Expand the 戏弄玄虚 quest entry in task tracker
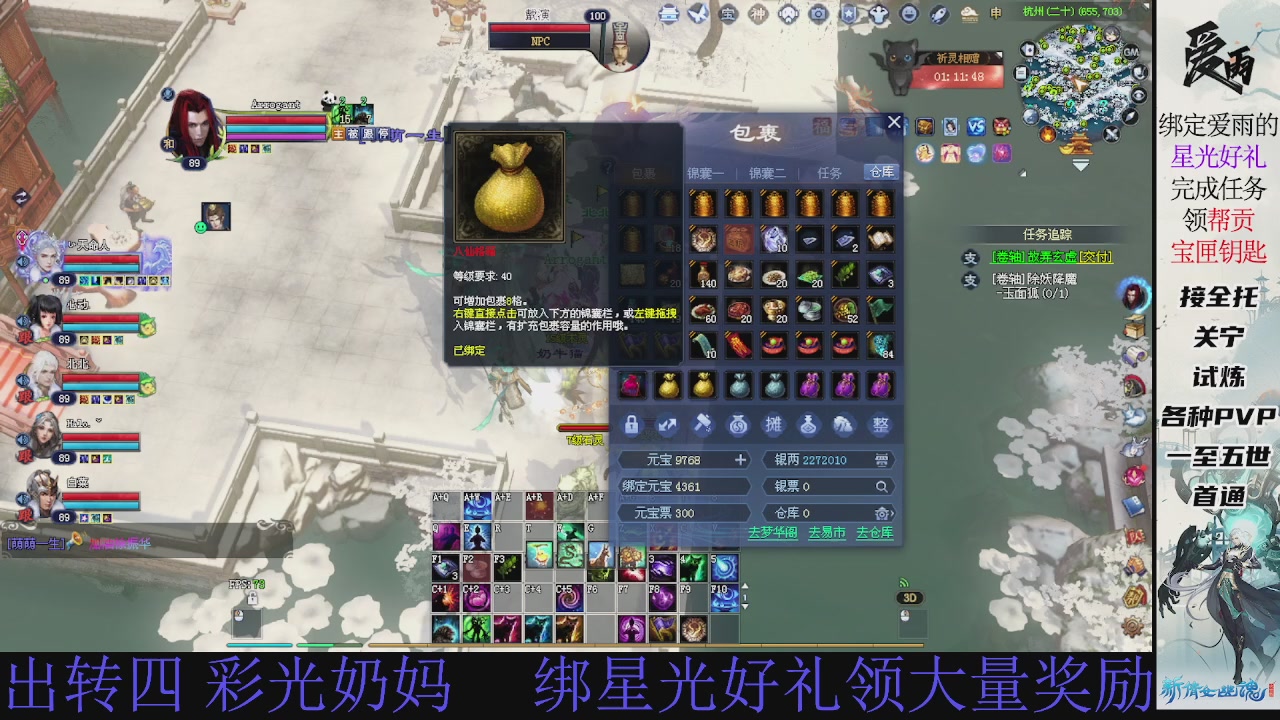 coord(970,258)
